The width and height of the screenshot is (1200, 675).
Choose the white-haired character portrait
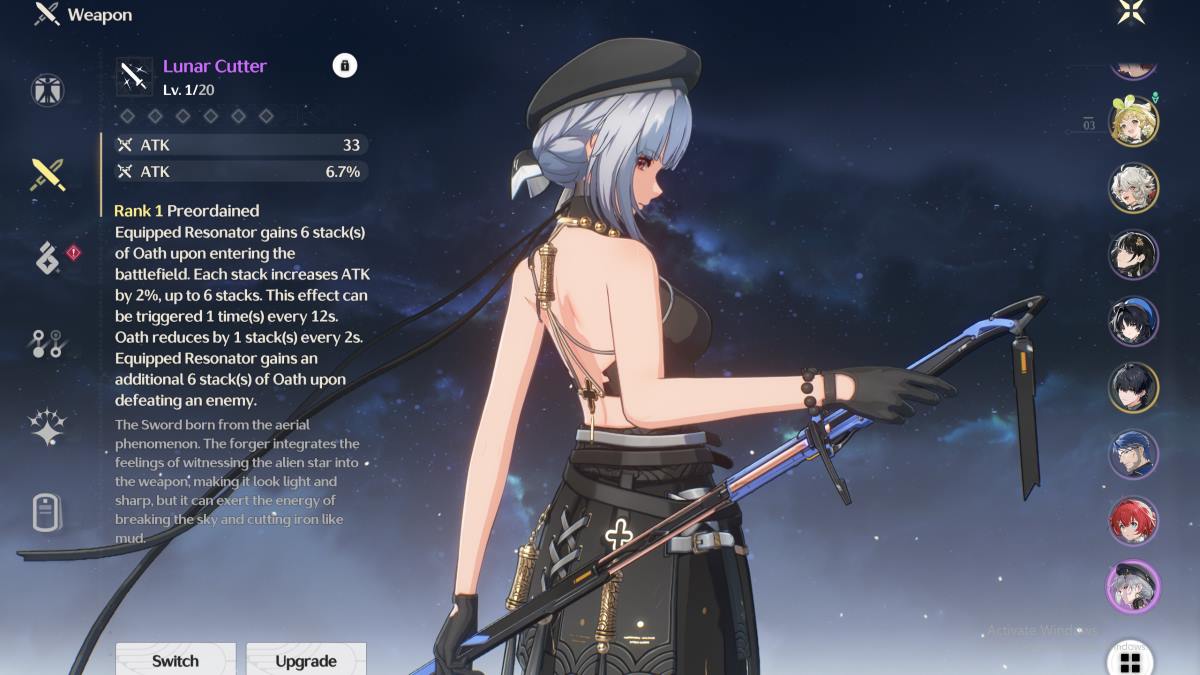1133,188
